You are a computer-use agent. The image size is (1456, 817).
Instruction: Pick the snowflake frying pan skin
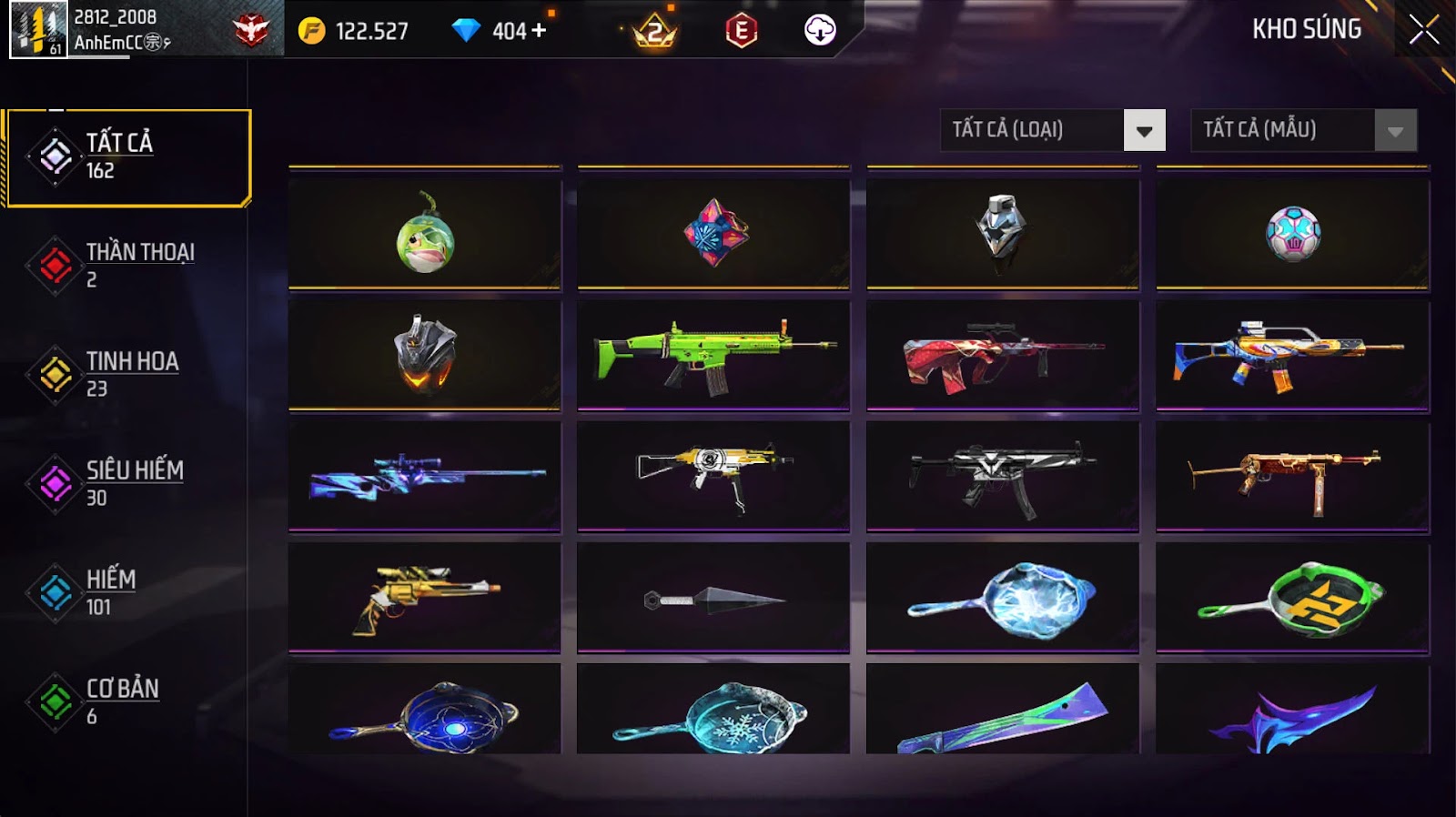(713, 714)
